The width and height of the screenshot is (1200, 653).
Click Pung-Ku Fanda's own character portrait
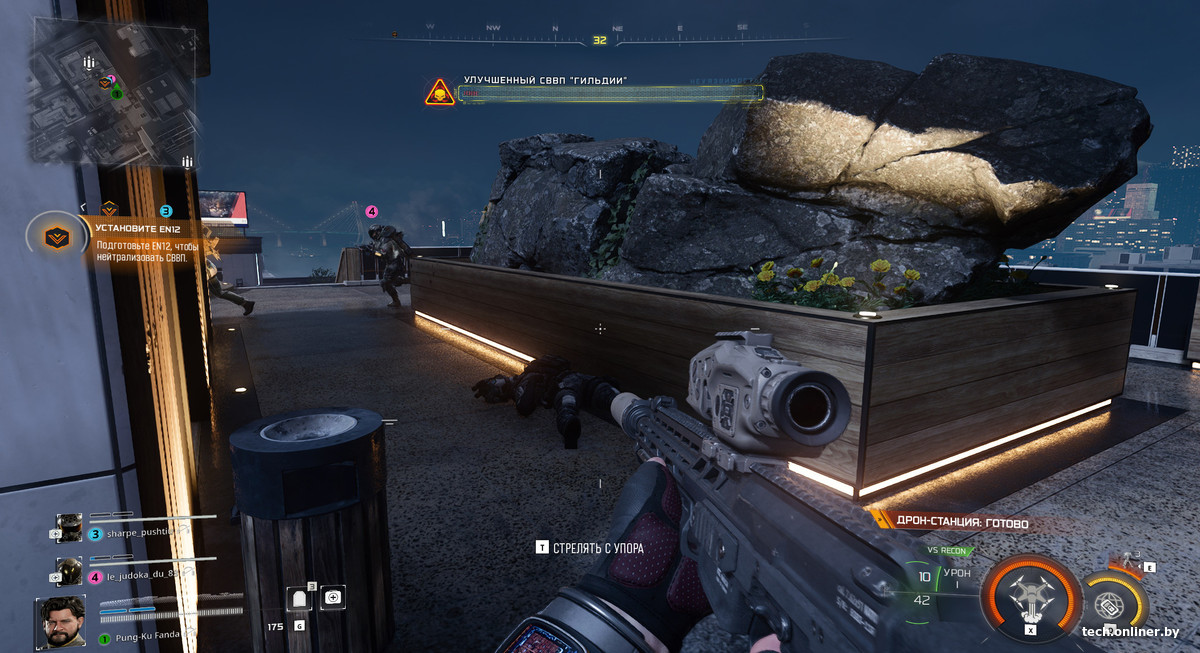point(61,621)
